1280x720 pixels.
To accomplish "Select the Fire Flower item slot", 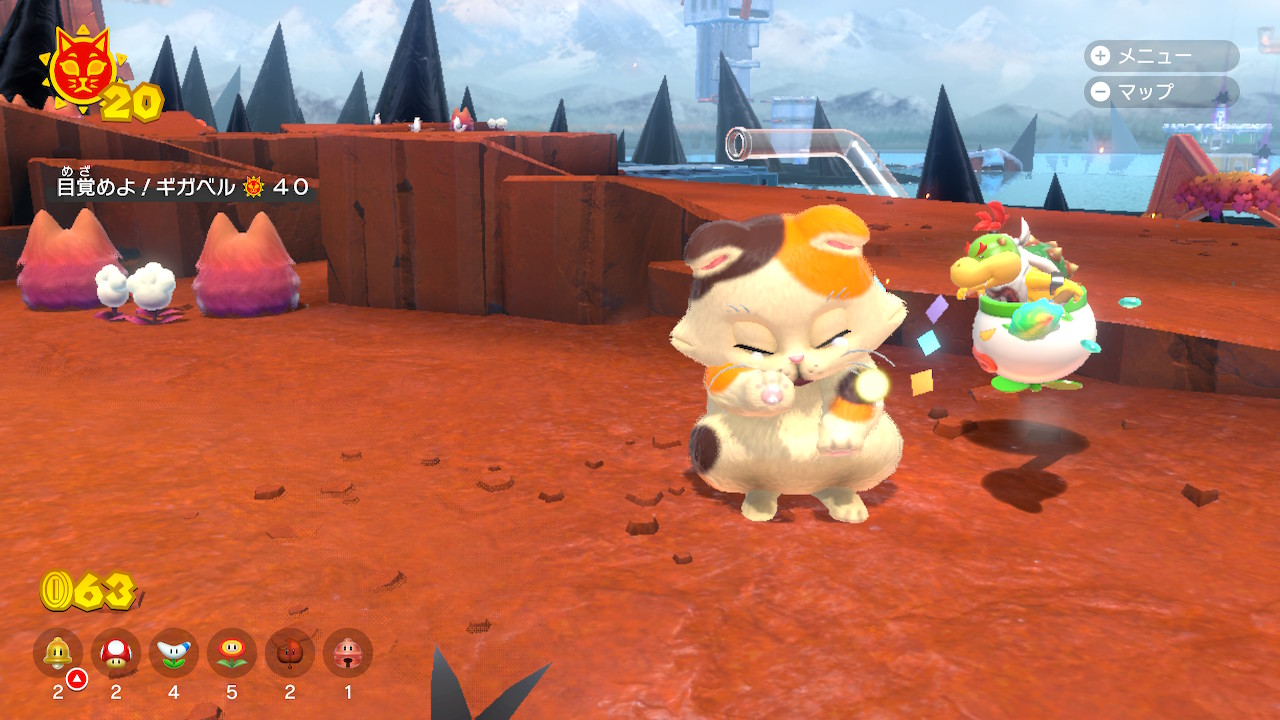I will tap(232, 654).
